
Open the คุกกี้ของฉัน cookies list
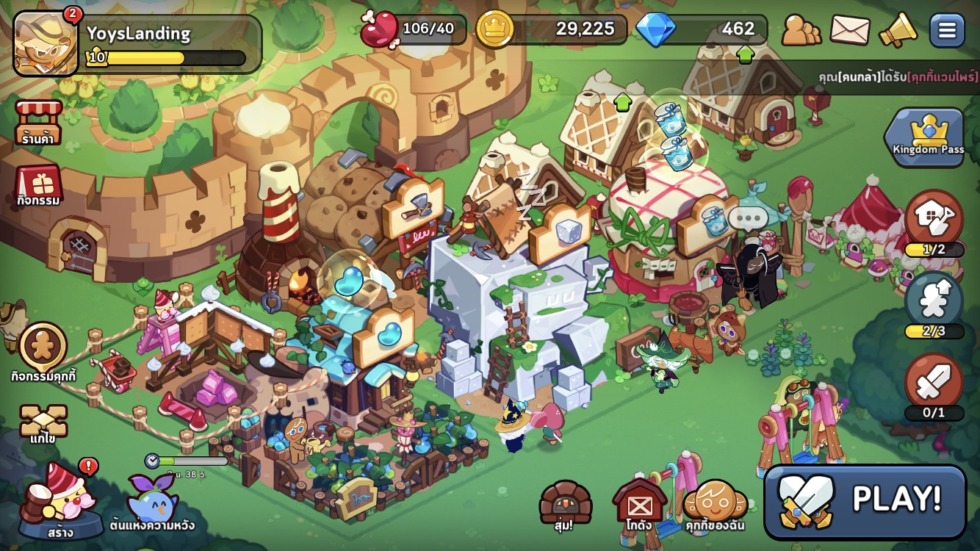point(716,503)
